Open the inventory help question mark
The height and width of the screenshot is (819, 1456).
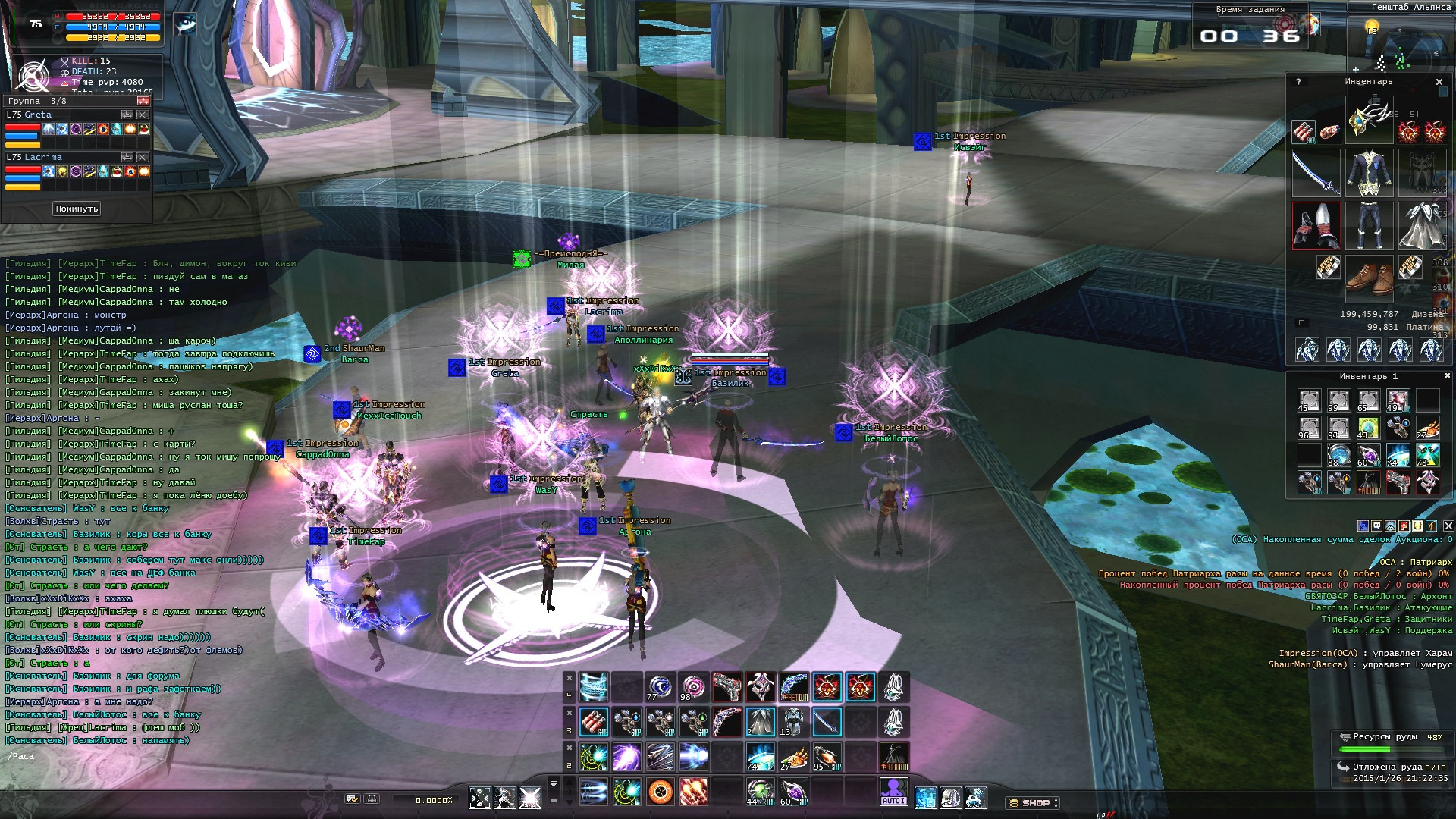pos(1298,82)
